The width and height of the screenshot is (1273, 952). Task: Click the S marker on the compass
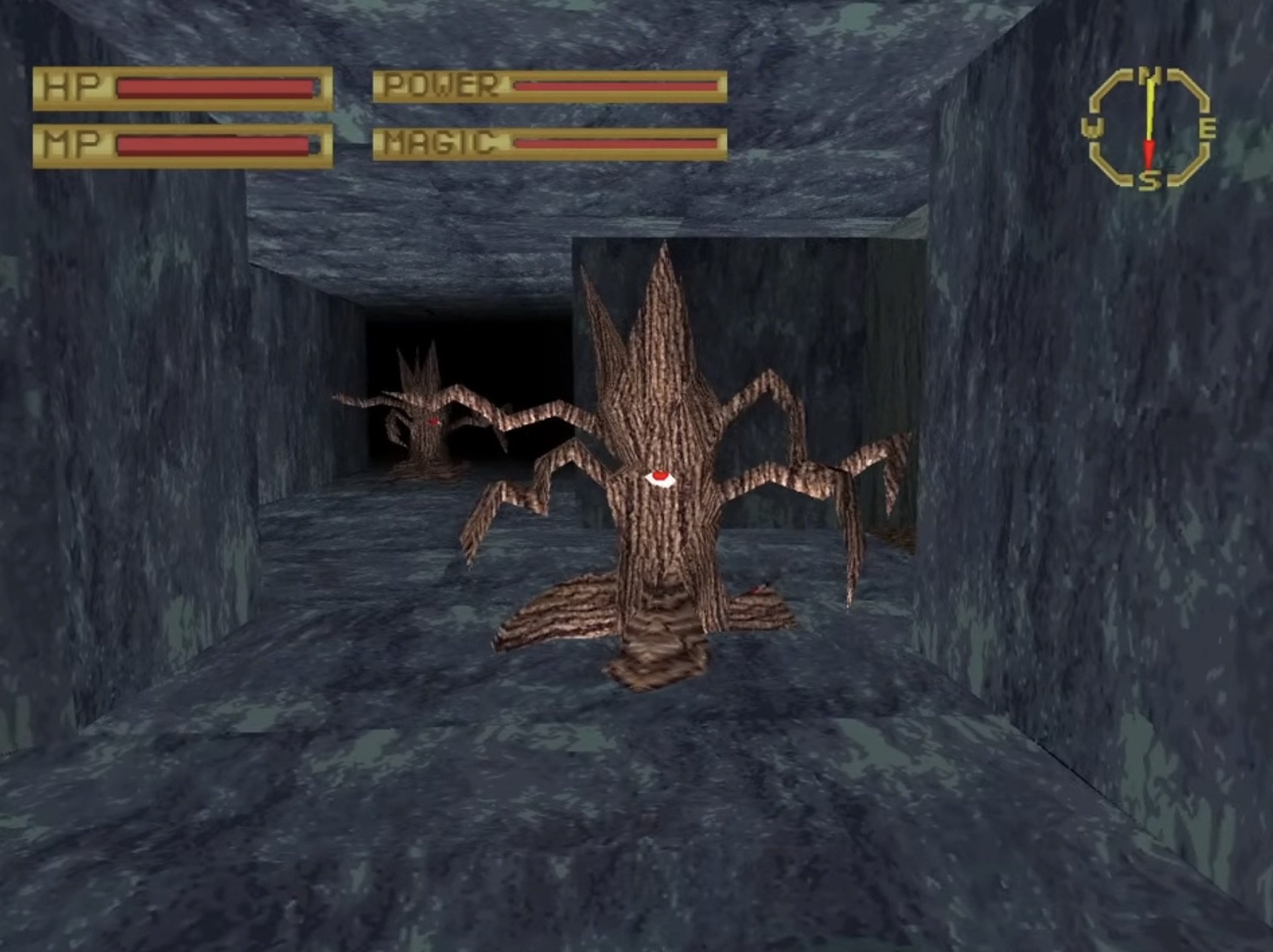[1148, 181]
